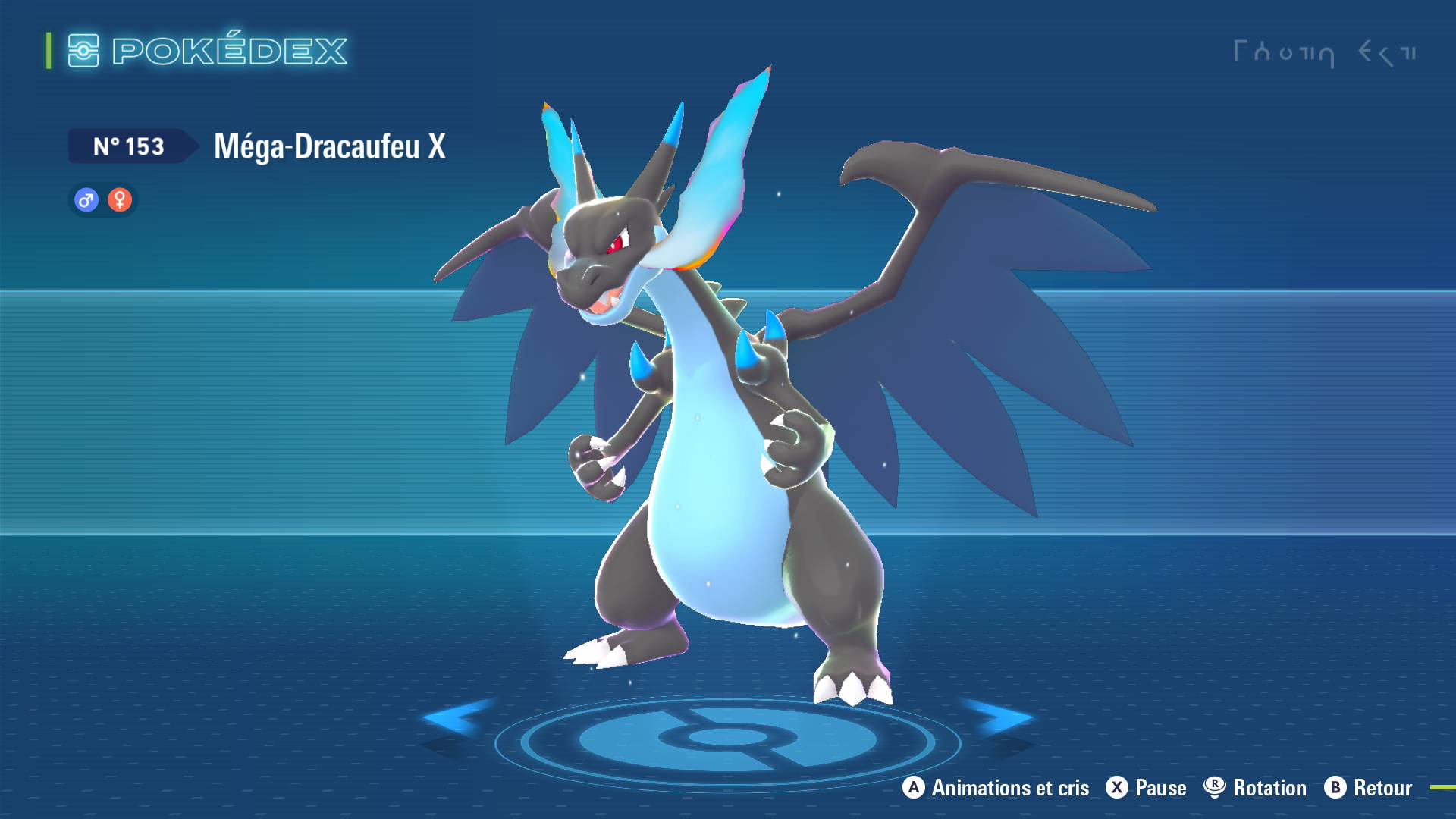The width and height of the screenshot is (1456, 819).
Task: Click the green accent bar beside Pokédex
Action: point(48,51)
